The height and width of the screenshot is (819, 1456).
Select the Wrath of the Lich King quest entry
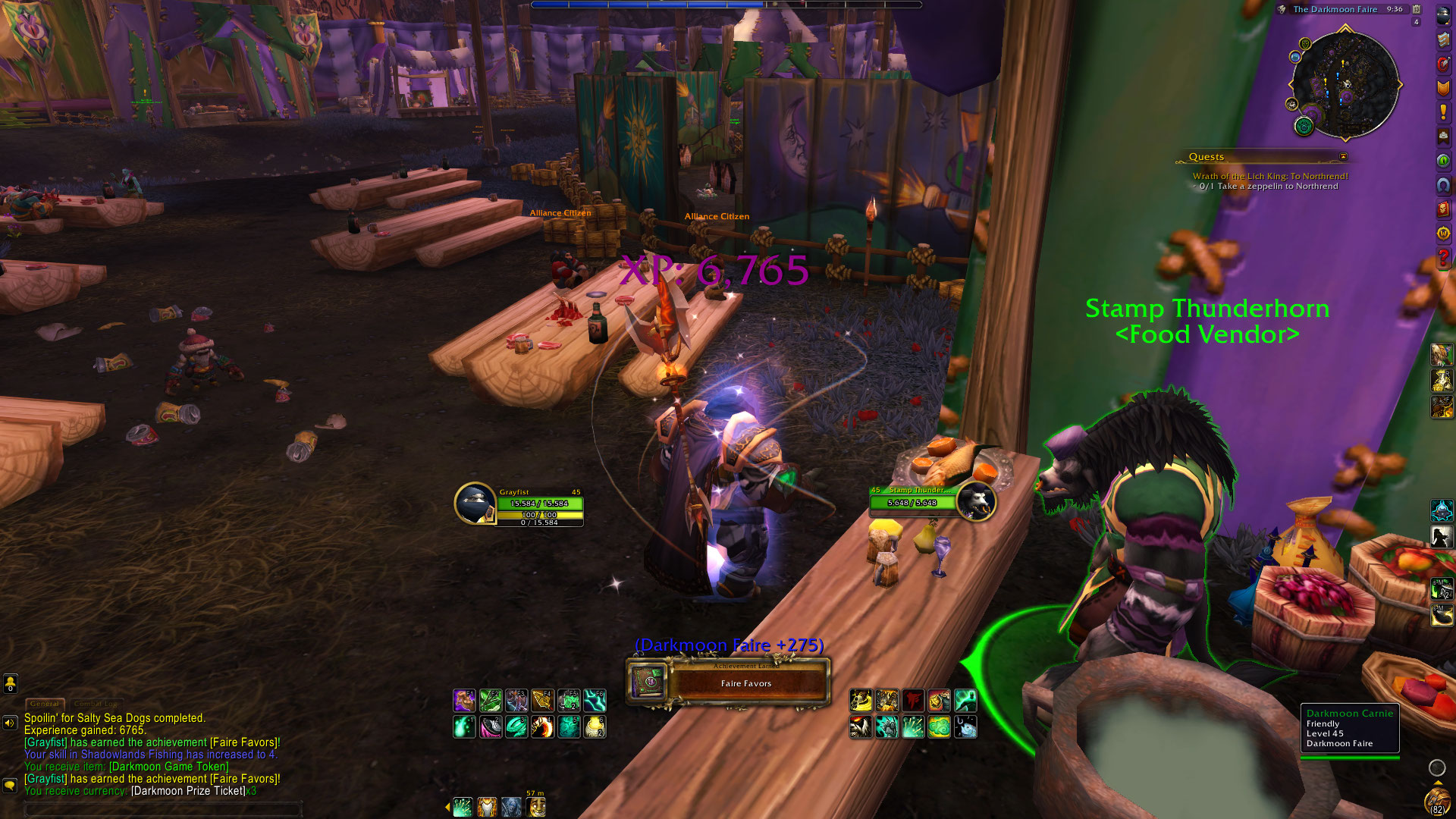click(1270, 176)
